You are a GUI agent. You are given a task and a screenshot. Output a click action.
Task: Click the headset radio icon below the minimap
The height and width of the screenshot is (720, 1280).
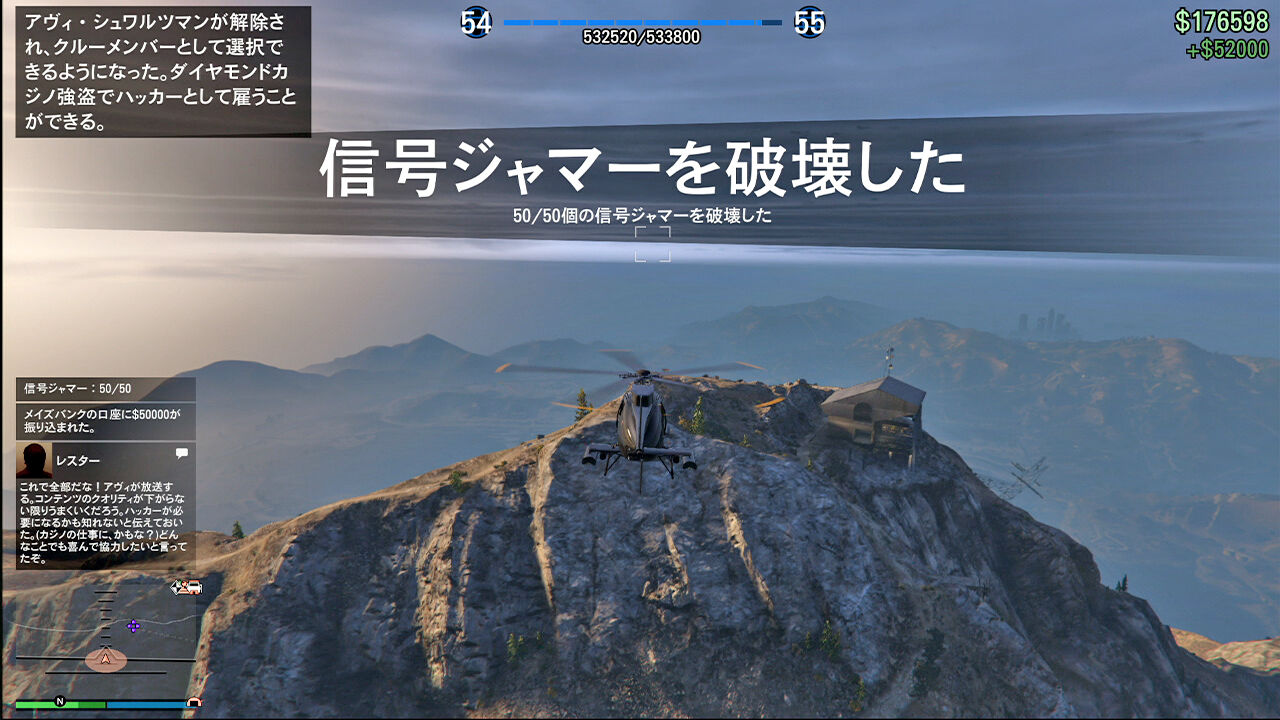[x=195, y=702]
